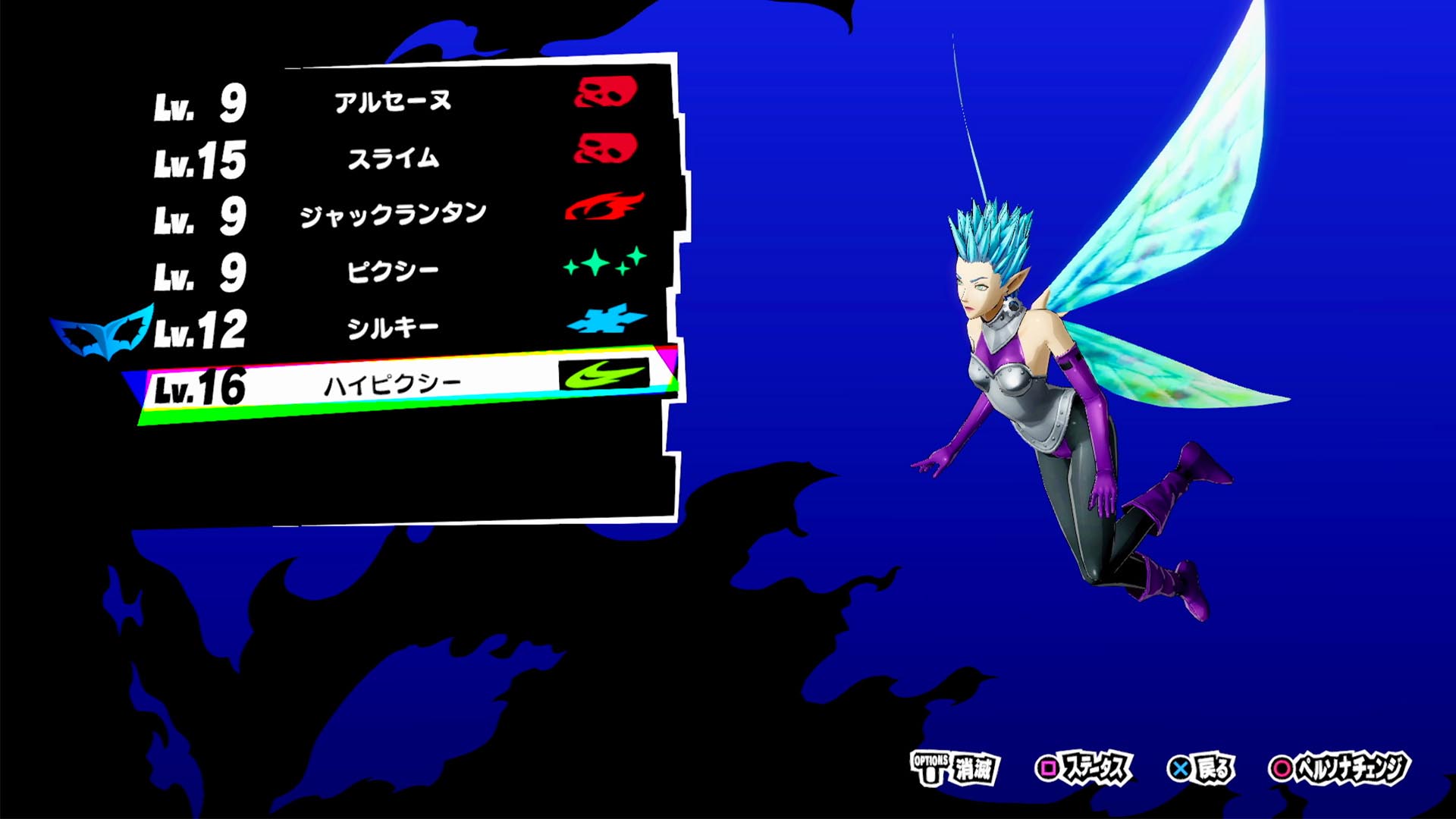Select ジャックランタン from the persona list
The height and width of the screenshot is (819, 1456).
393,215
